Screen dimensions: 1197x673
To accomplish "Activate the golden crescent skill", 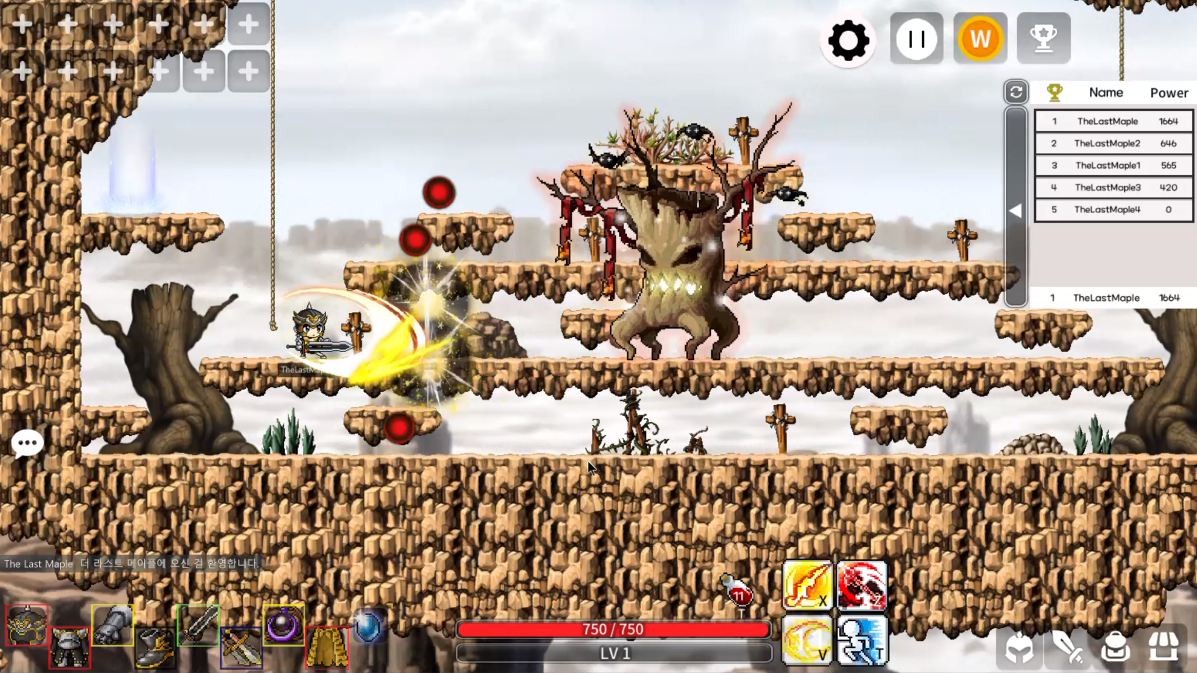I will [x=807, y=640].
